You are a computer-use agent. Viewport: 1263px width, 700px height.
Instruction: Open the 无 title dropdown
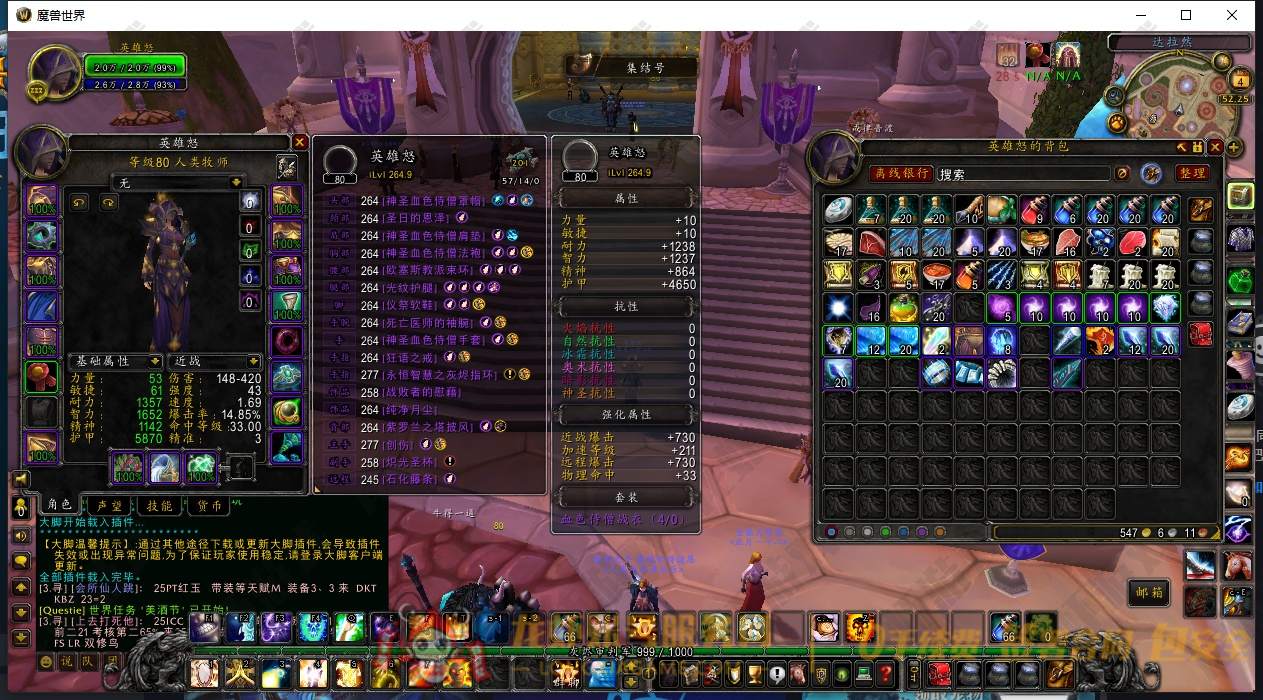191,183
